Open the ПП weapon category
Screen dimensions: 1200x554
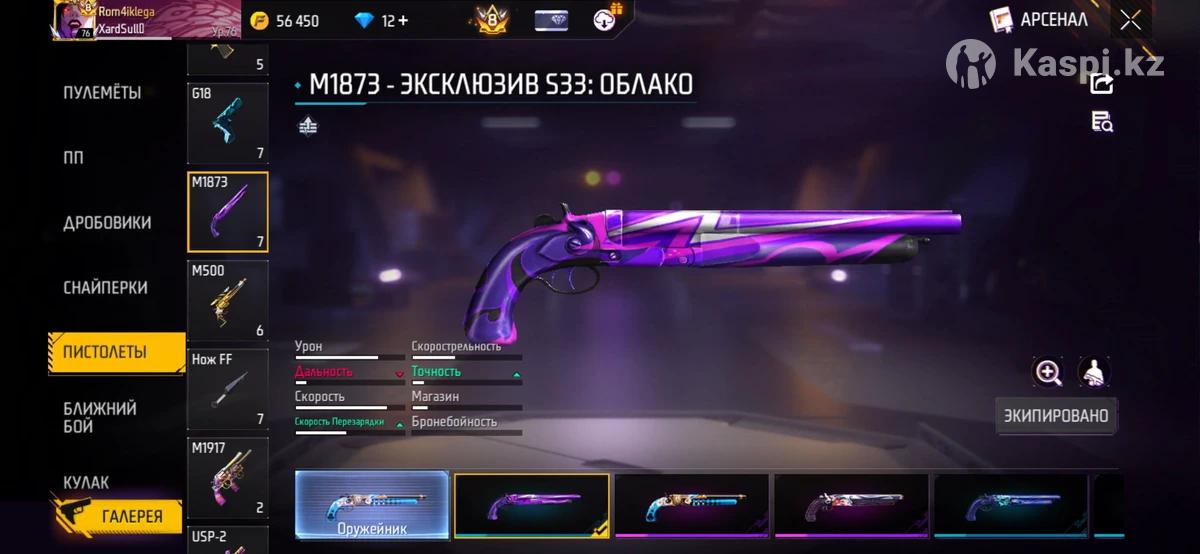point(74,158)
